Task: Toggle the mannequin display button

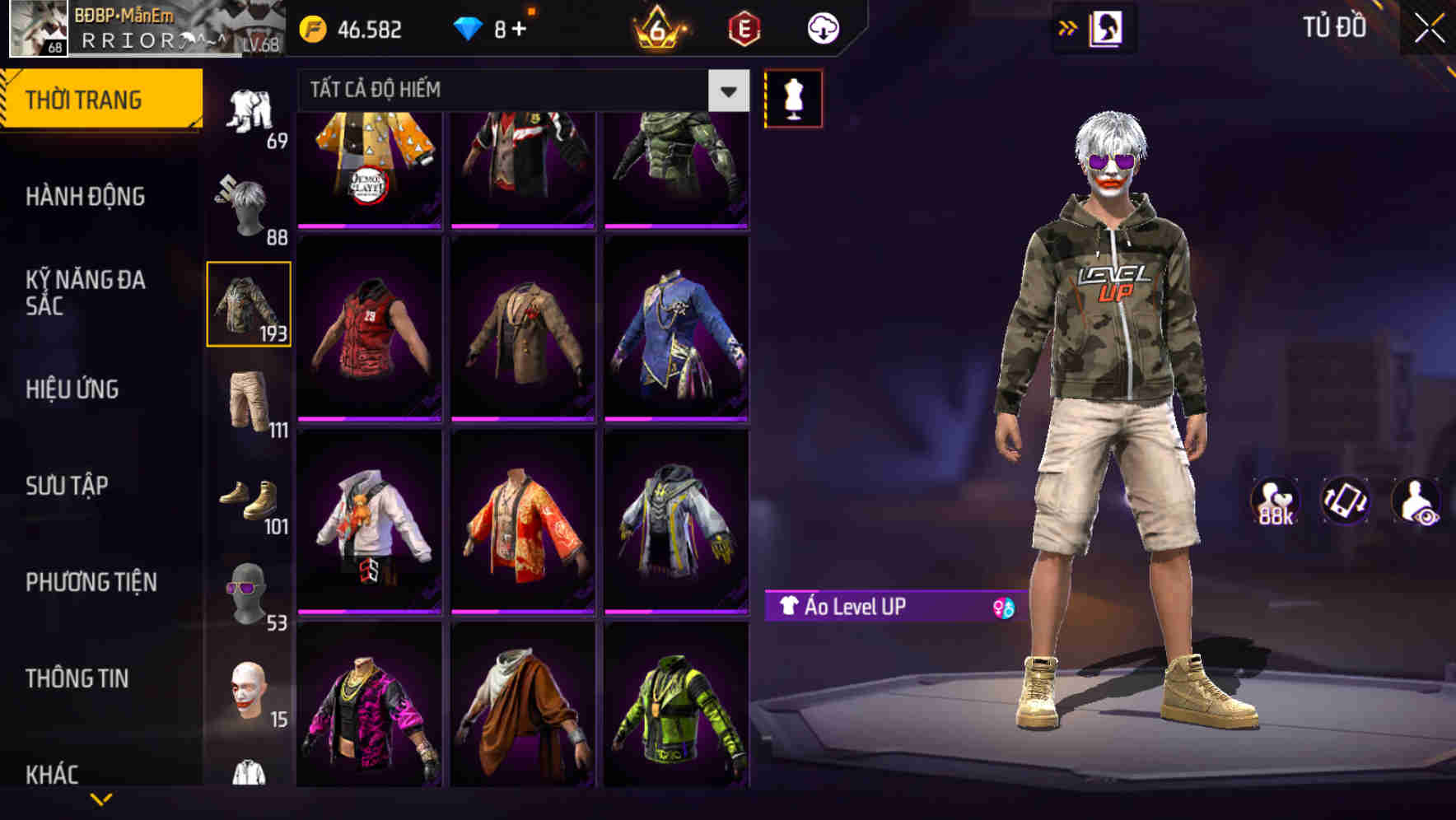Action: [793, 96]
